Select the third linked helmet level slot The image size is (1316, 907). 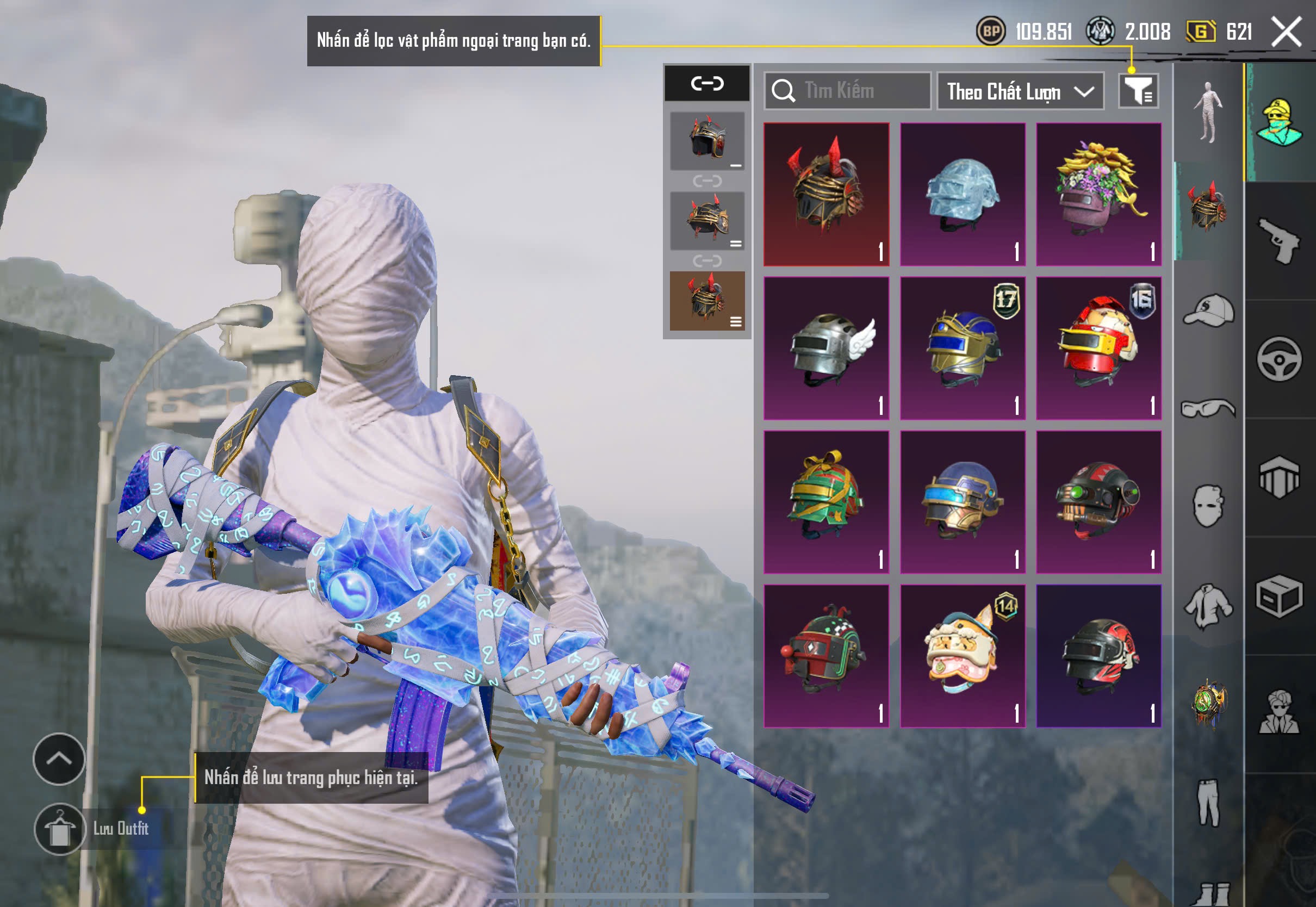(x=707, y=301)
